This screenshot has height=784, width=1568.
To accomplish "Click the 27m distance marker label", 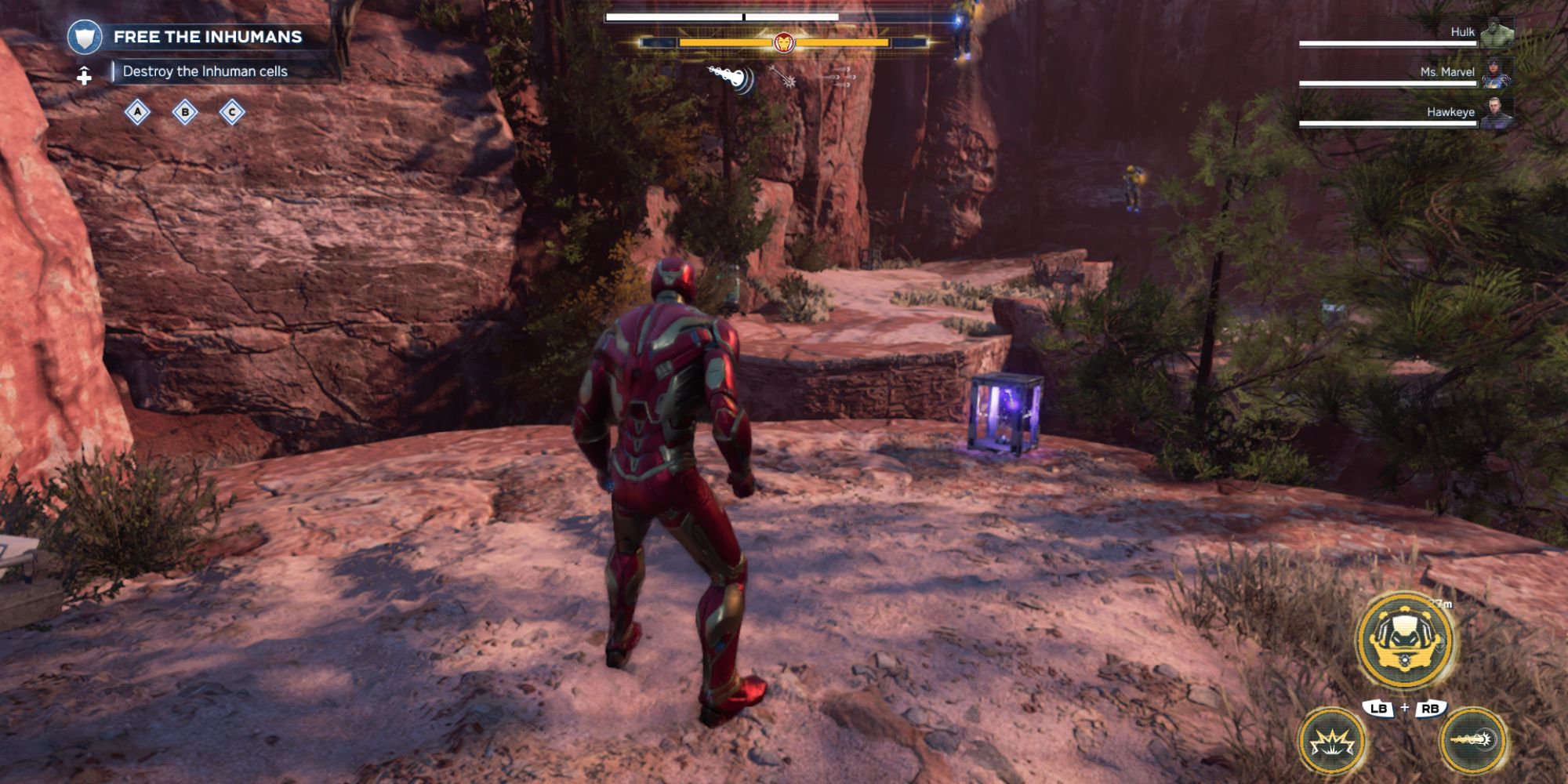I will [1440, 604].
